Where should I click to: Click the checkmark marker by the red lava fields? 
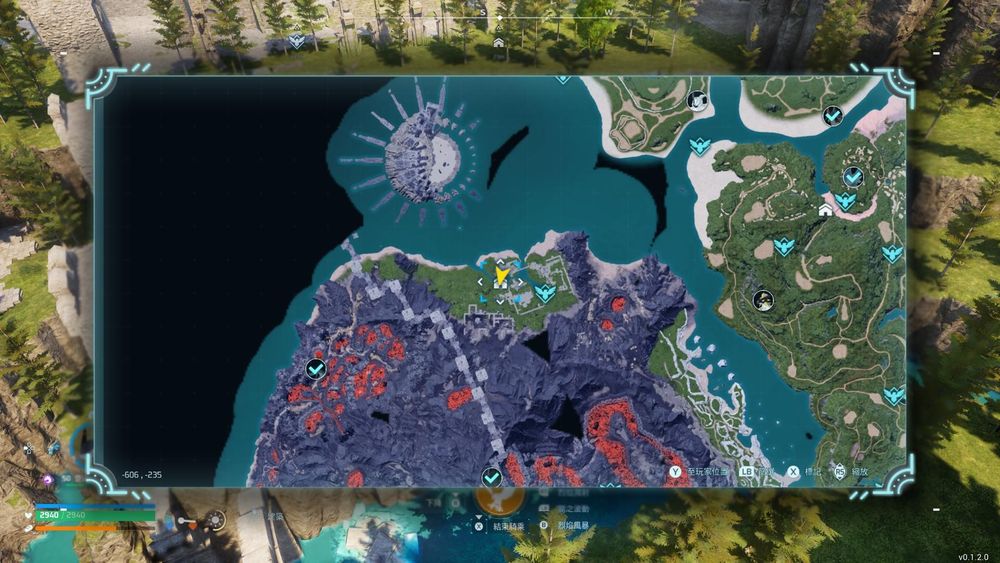(315, 370)
